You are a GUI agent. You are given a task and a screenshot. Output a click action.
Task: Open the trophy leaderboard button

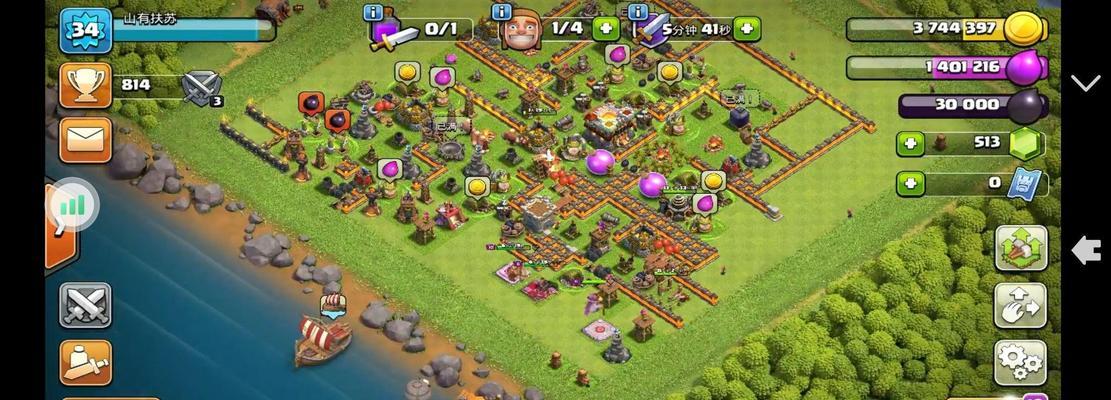85,85
